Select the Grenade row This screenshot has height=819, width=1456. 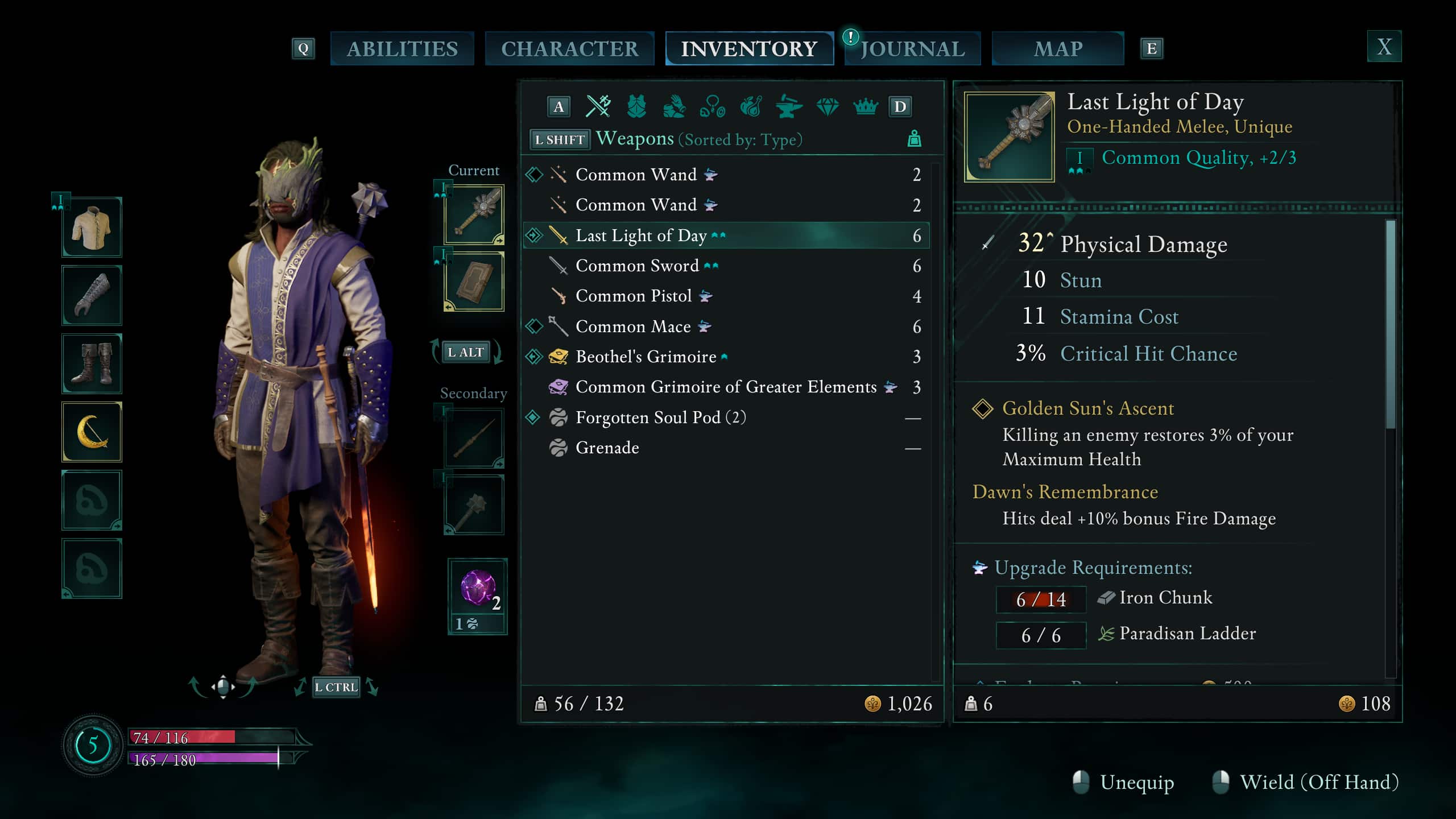click(x=607, y=448)
